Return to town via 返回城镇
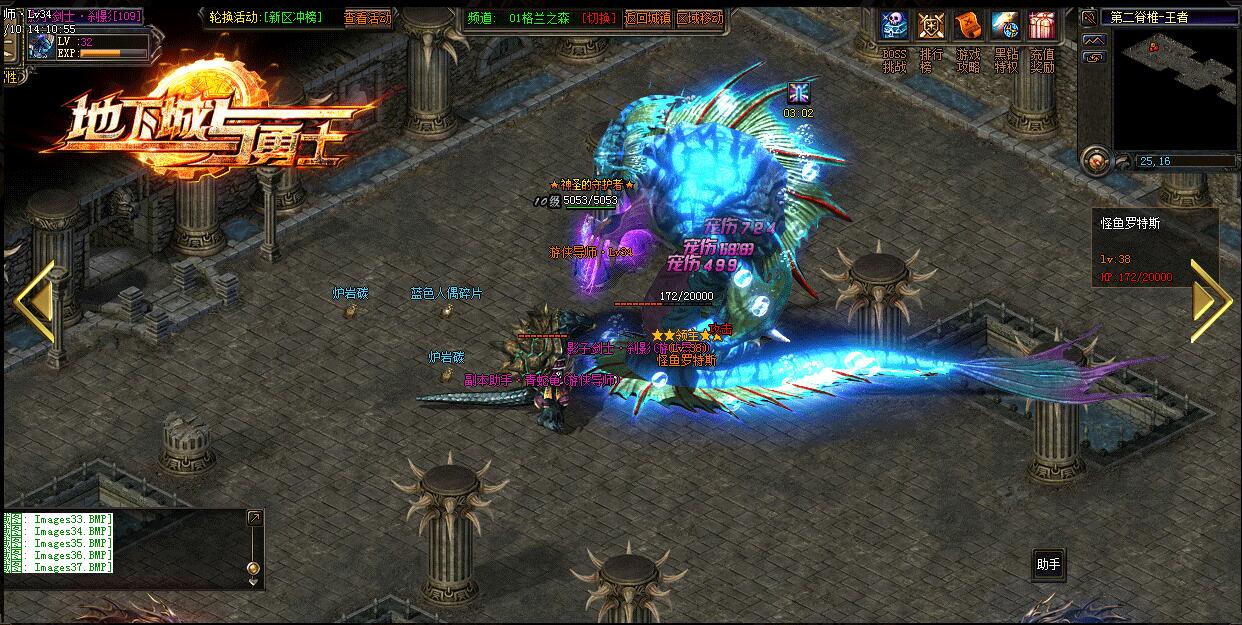The width and height of the screenshot is (1242, 625). coord(647,18)
